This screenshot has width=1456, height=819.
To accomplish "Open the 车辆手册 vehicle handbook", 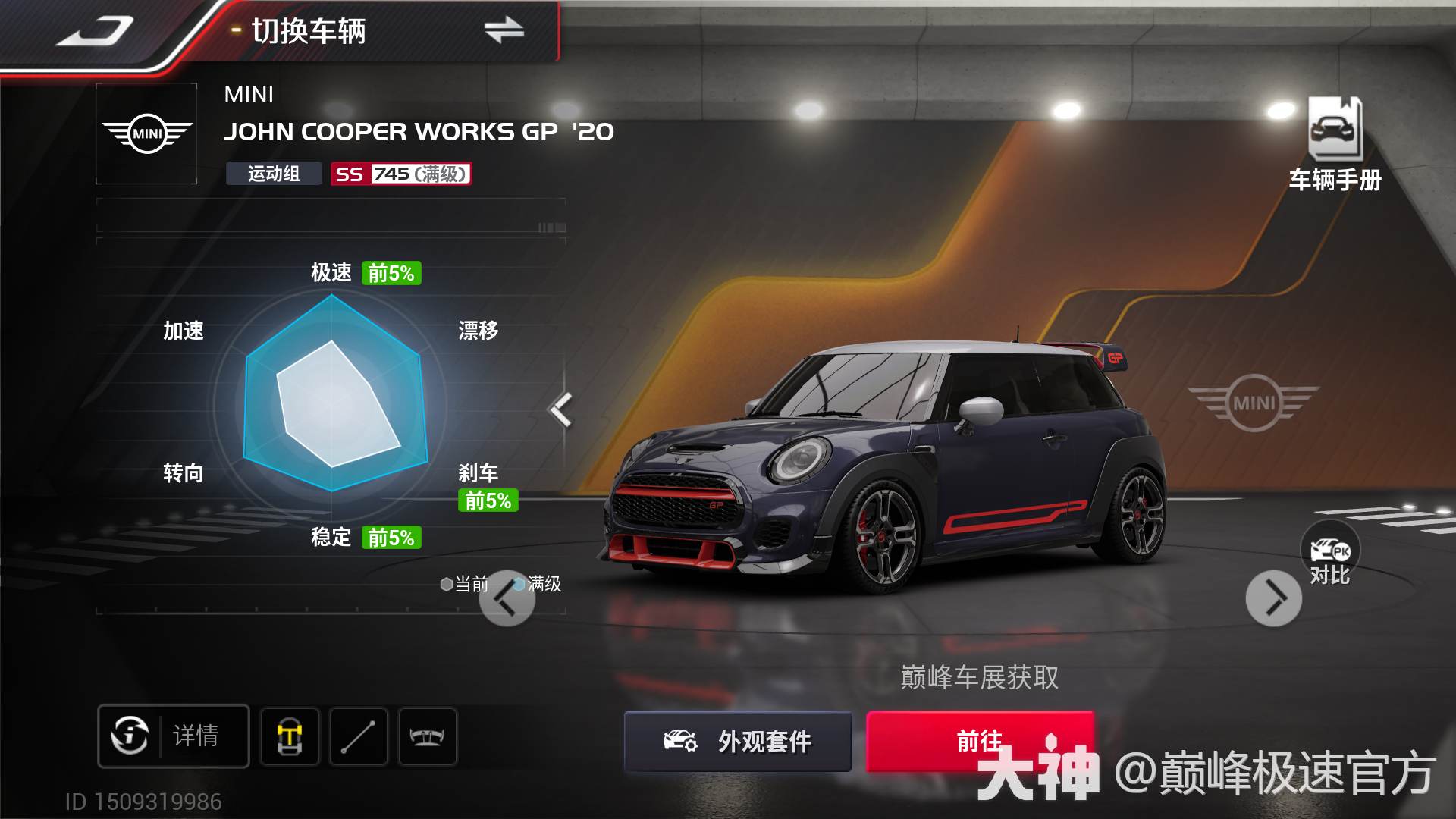I will (x=1335, y=144).
